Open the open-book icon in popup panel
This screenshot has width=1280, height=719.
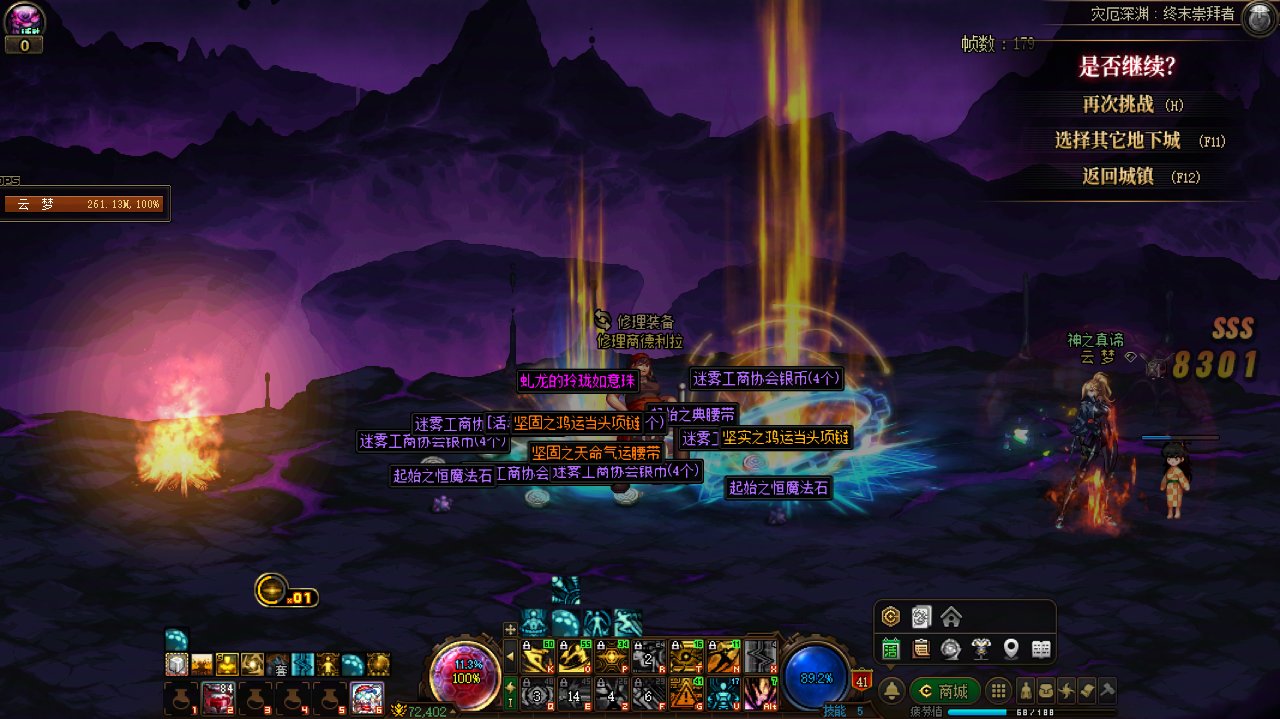(1041, 649)
